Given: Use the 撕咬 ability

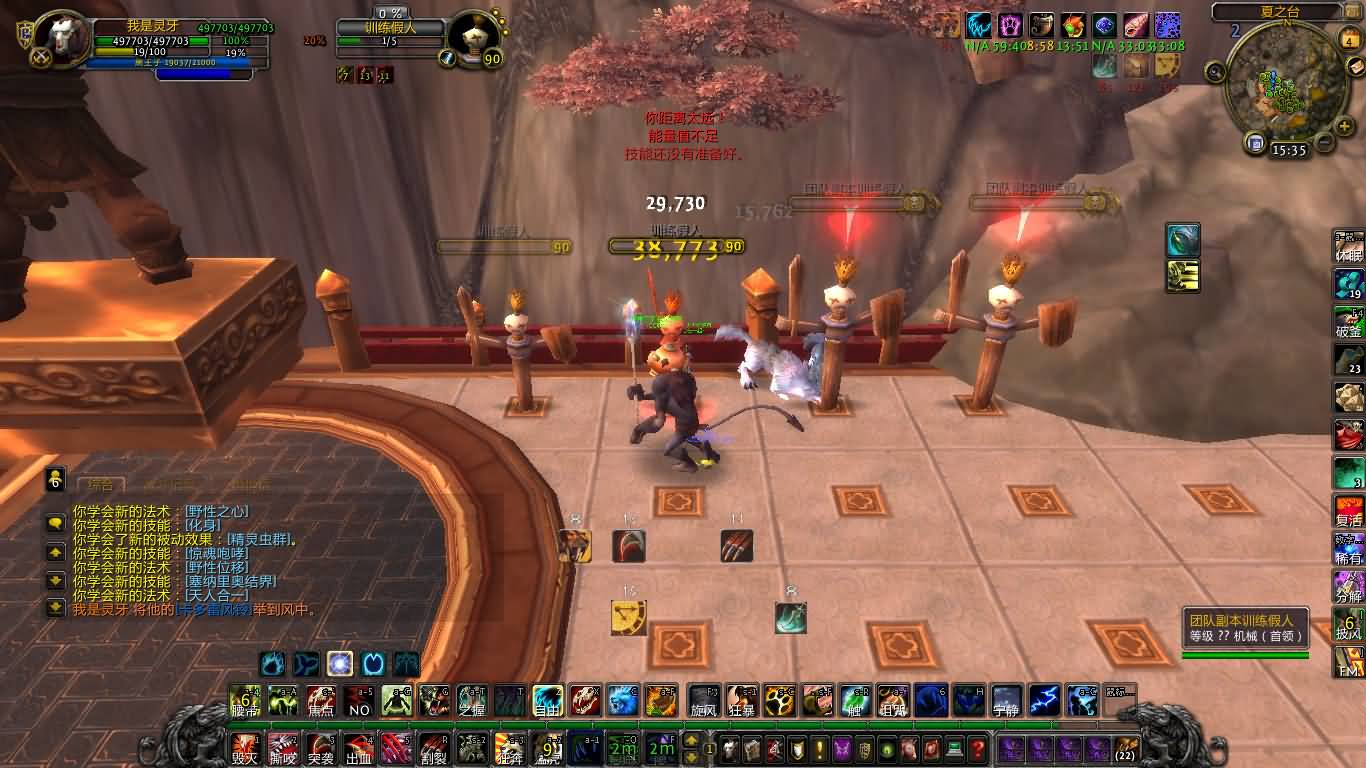Looking at the screenshot, I should pos(283,747).
